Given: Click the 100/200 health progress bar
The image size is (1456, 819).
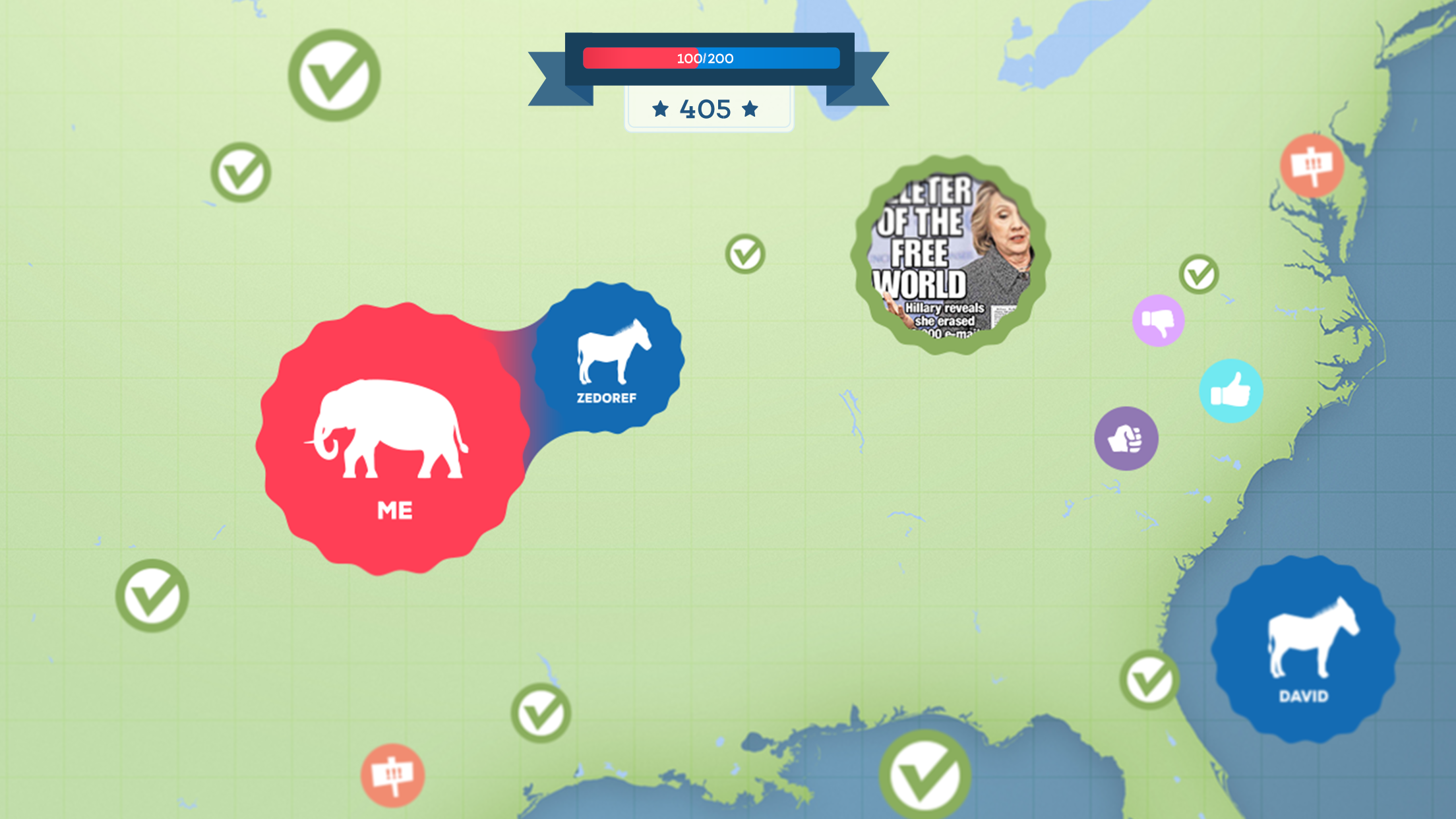Looking at the screenshot, I should [710, 58].
